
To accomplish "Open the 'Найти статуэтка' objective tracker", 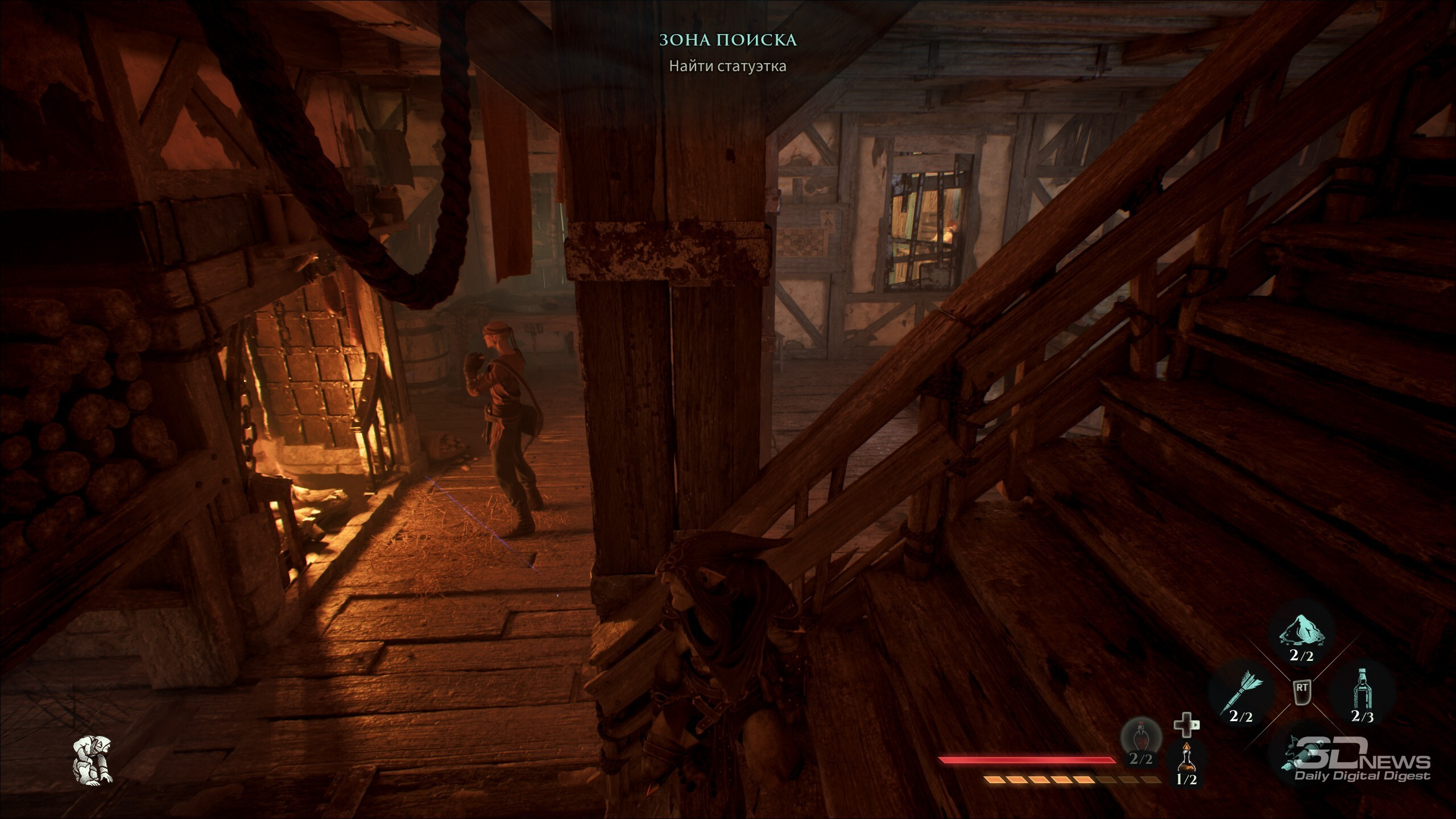I will (x=727, y=66).
